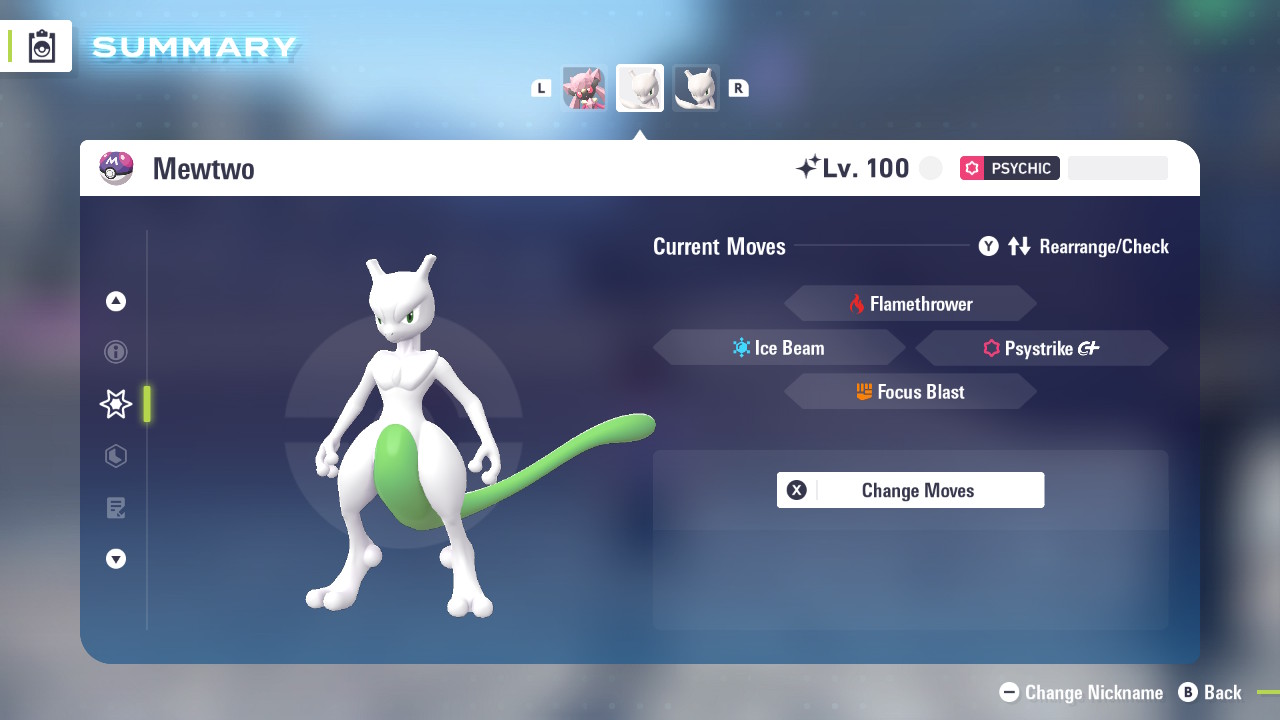
Task: Show the third party Pokémon thumbnail
Action: (x=696, y=88)
